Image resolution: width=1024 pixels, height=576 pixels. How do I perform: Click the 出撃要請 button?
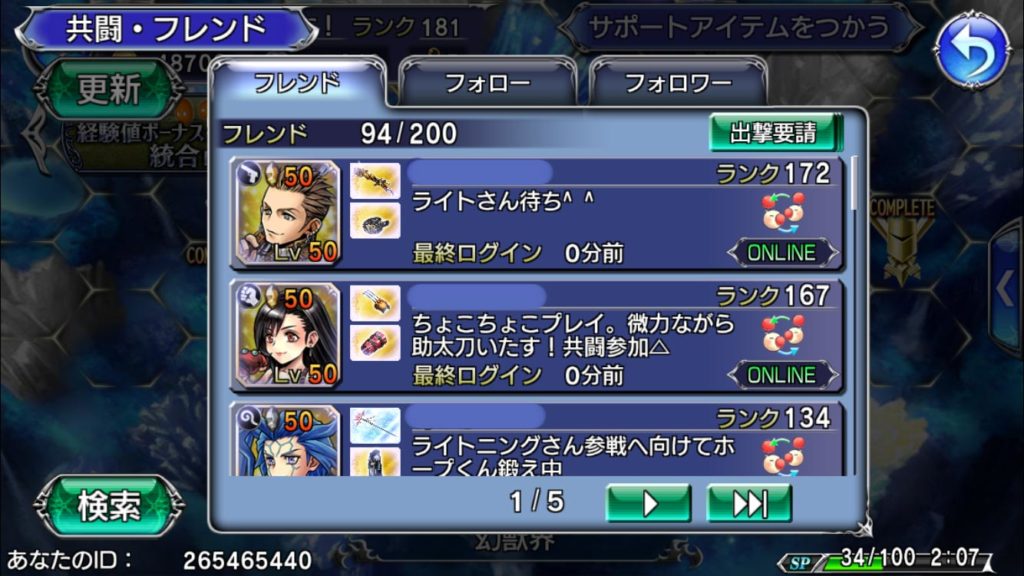[x=774, y=133]
